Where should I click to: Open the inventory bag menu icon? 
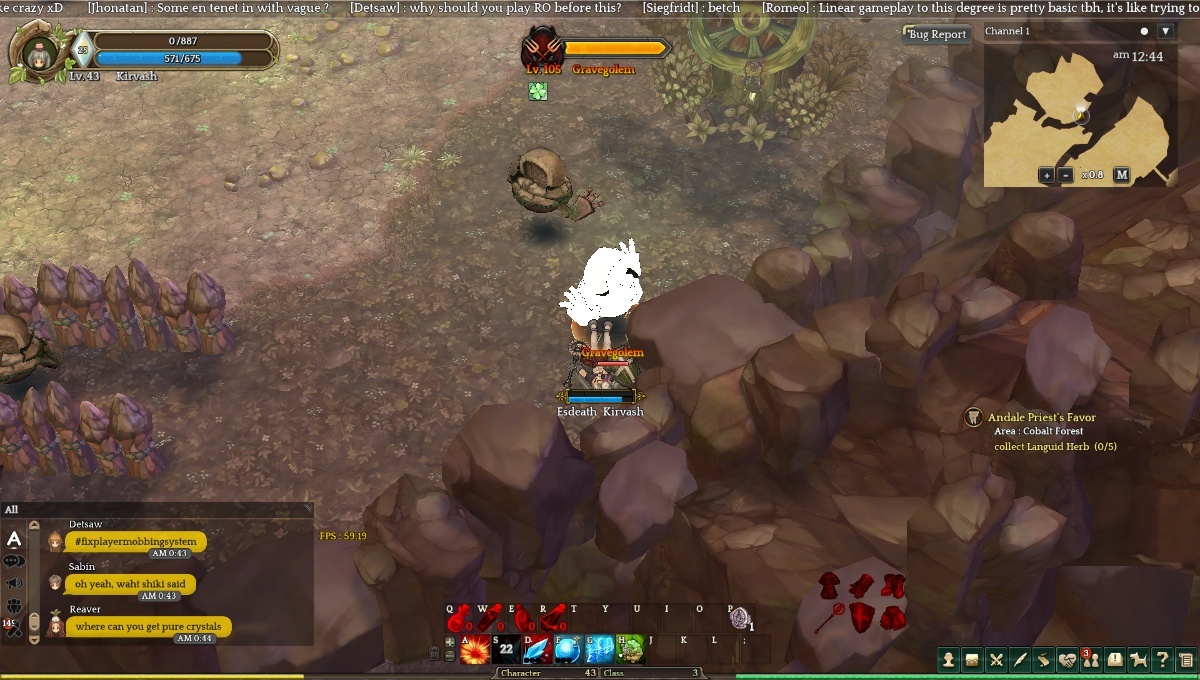click(972, 660)
